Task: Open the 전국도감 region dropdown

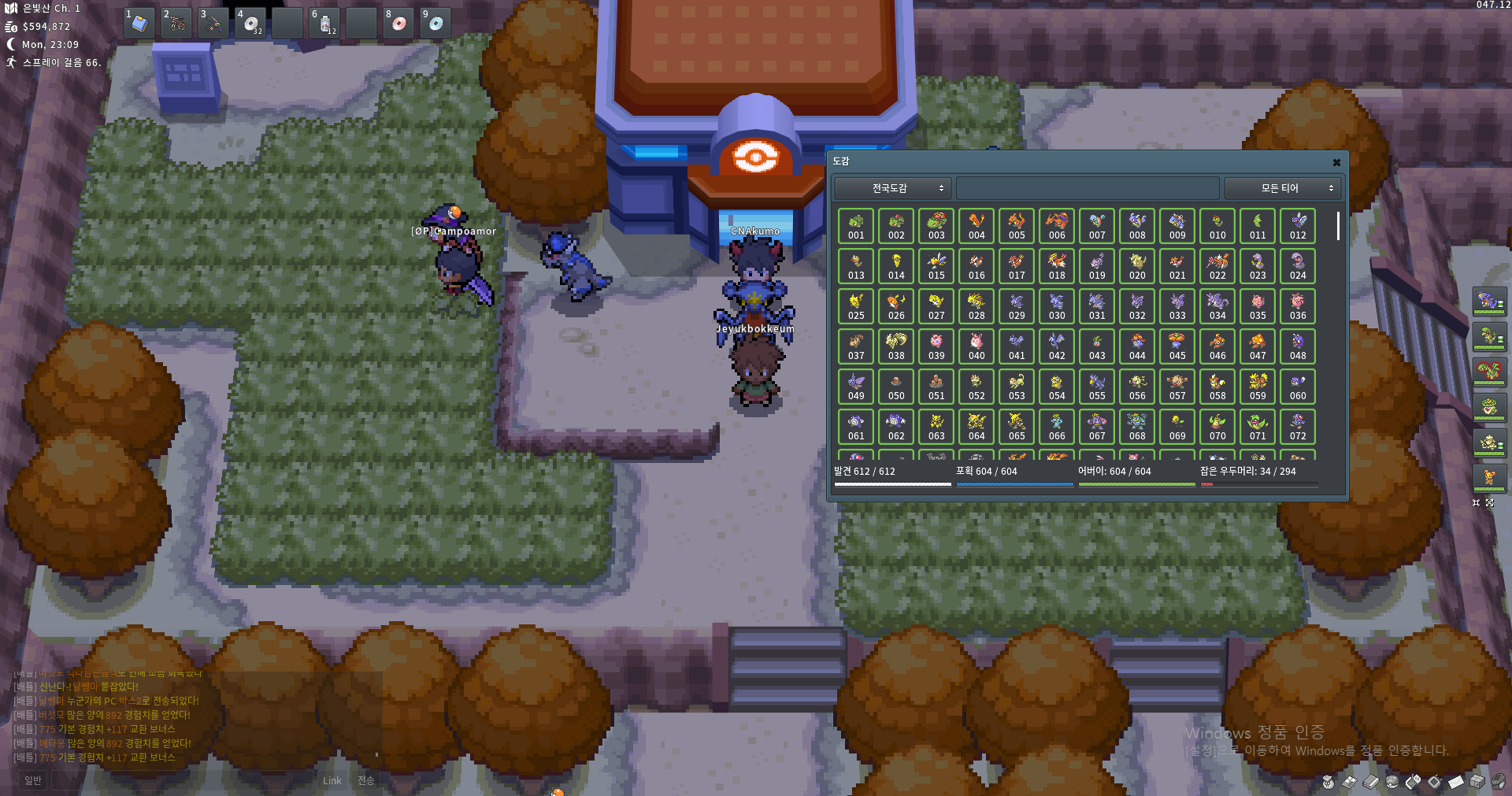Action: (x=893, y=188)
